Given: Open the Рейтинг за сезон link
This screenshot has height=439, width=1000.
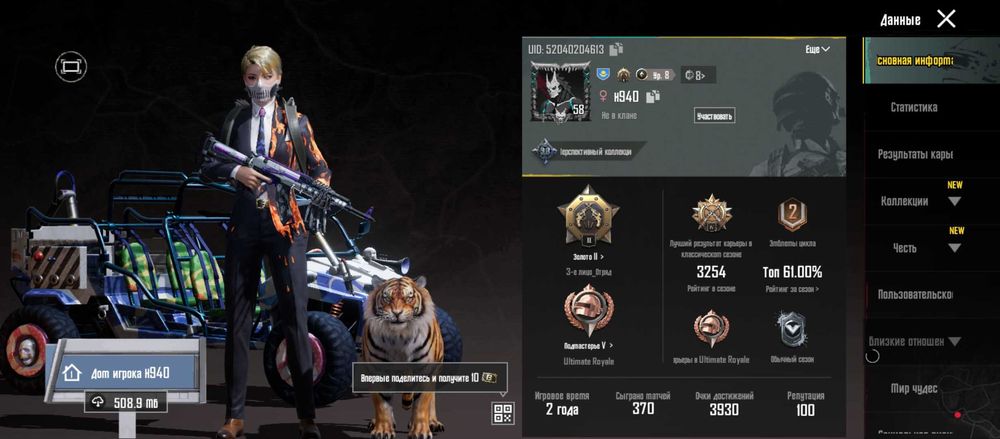Looking at the screenshot, I should click(x=793, y=289).
